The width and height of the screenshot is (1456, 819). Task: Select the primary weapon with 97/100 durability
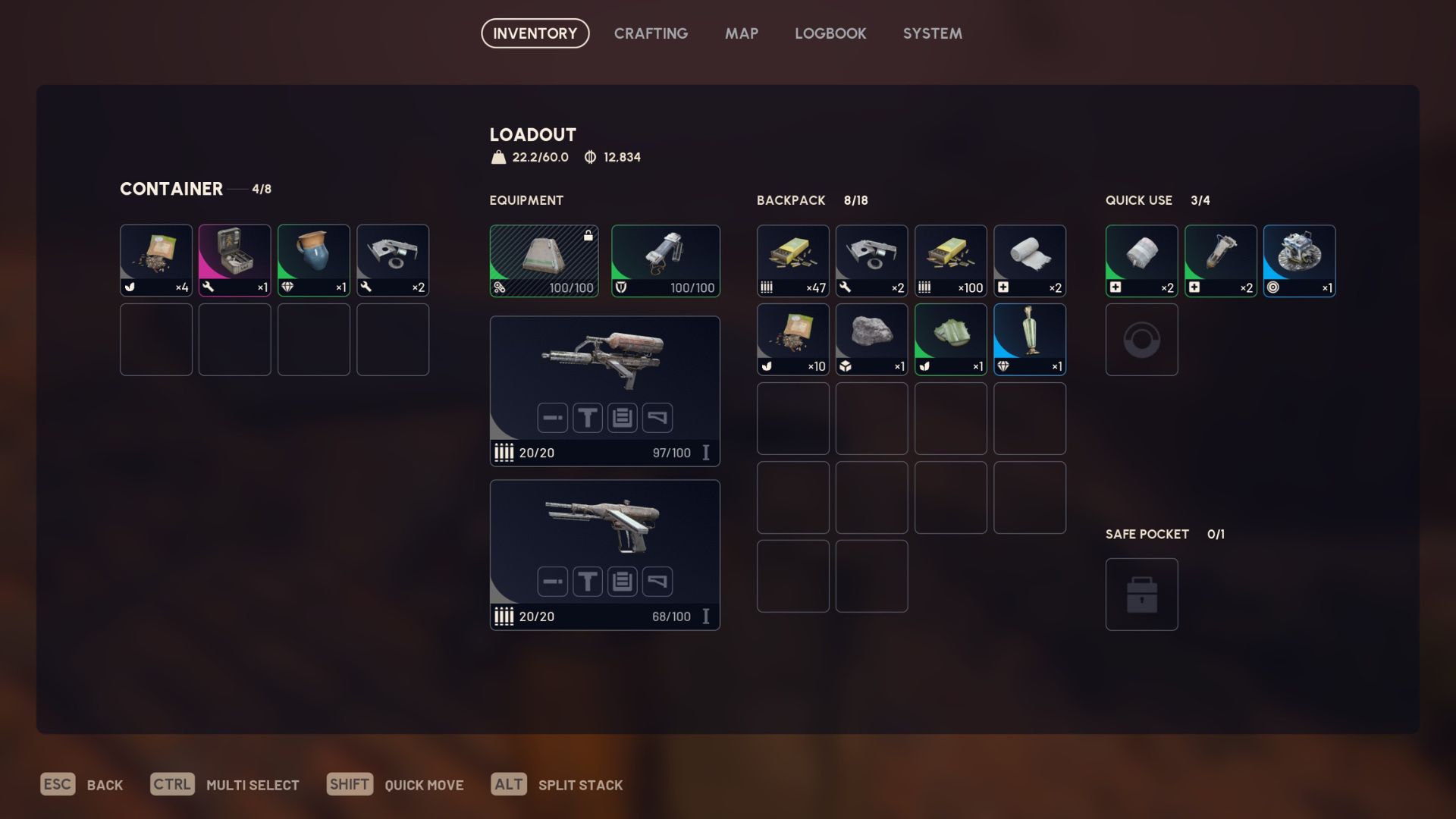[604, 391]
